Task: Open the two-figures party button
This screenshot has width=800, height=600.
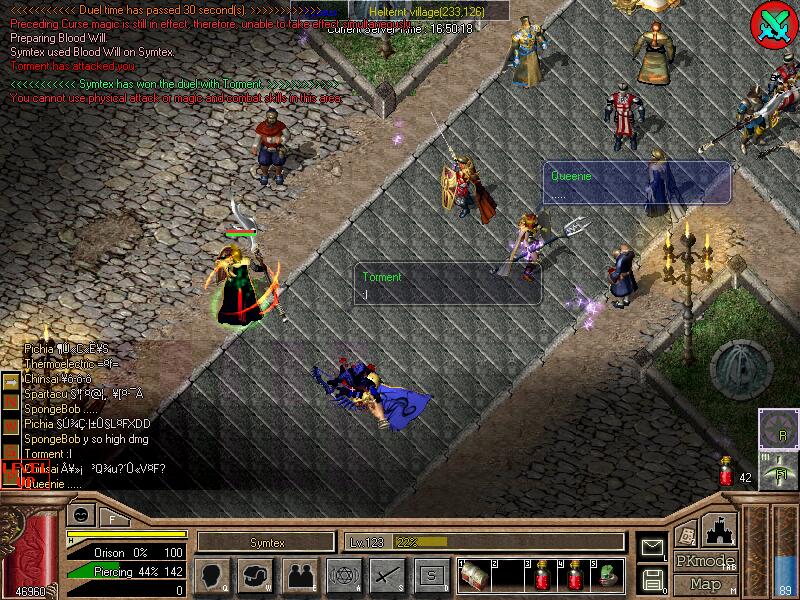Action: coord(299,574)
